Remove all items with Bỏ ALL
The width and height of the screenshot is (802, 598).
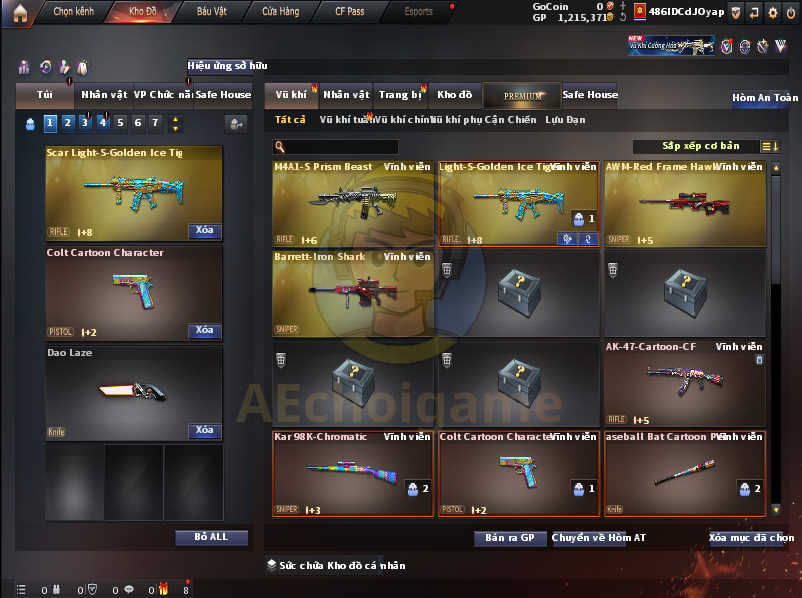pos(211,537)
